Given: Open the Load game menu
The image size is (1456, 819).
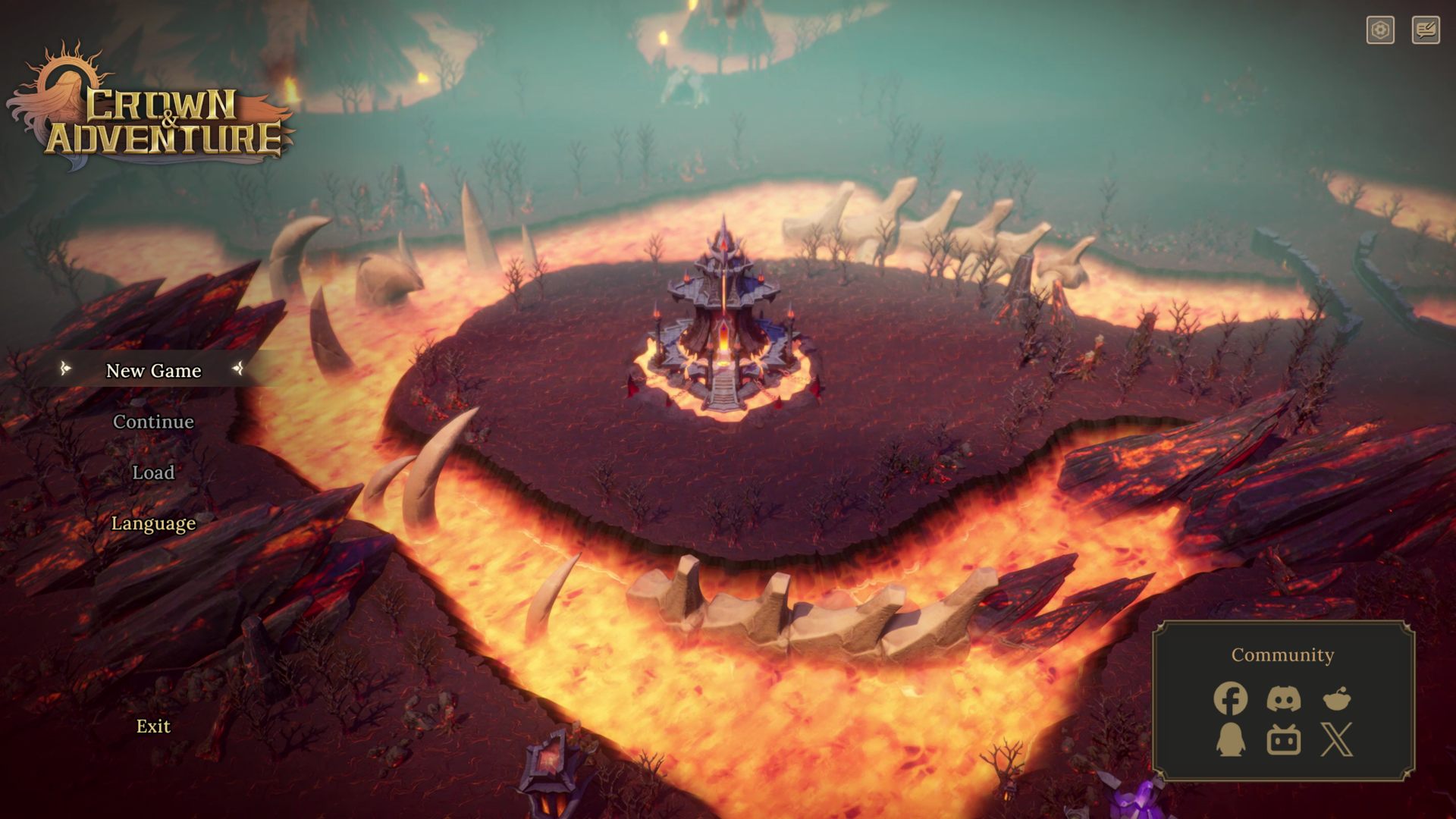Looking at the screenshot, I should 153,472.
